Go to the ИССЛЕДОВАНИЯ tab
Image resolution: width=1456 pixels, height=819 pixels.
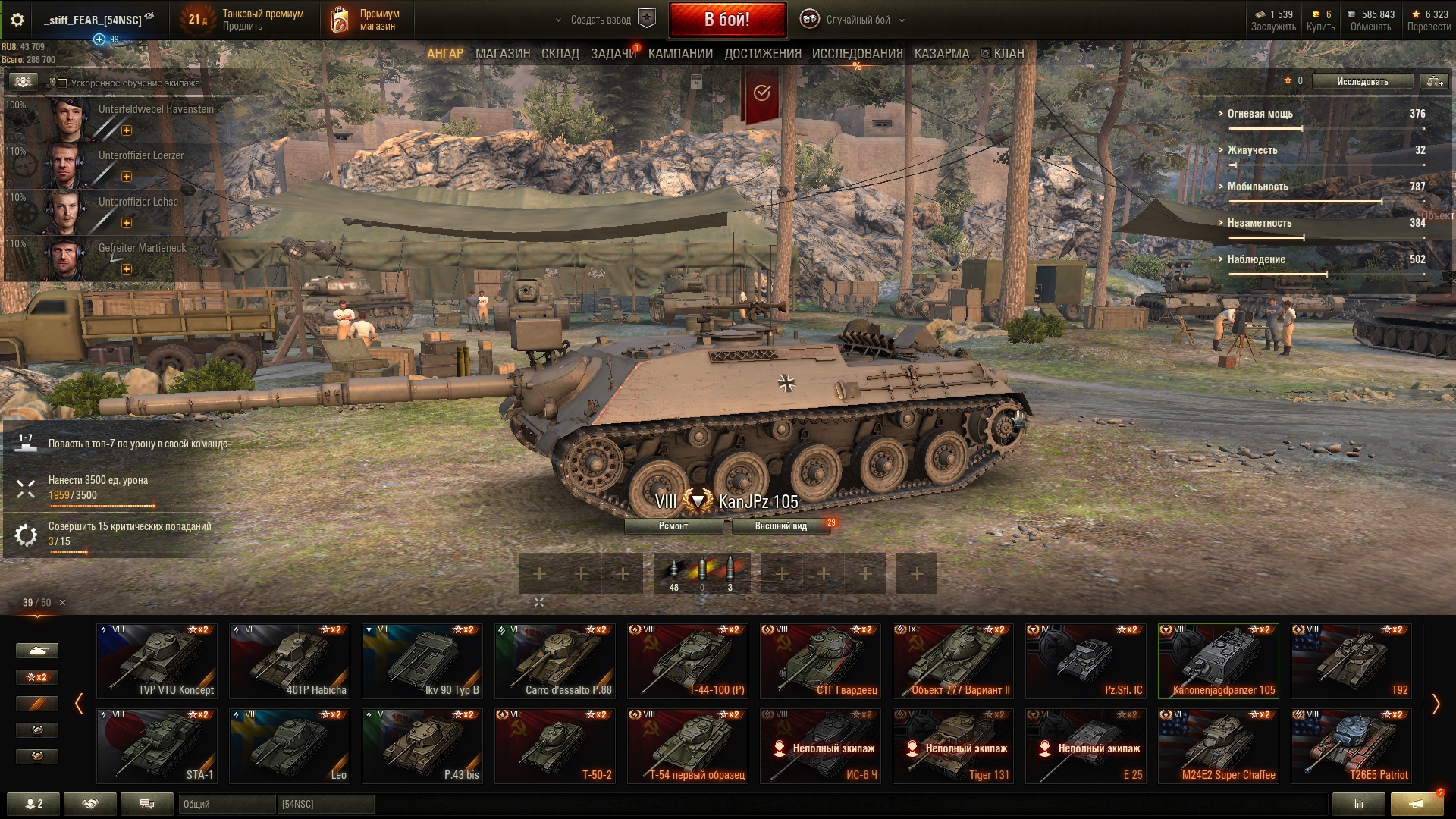pos(857,54)
